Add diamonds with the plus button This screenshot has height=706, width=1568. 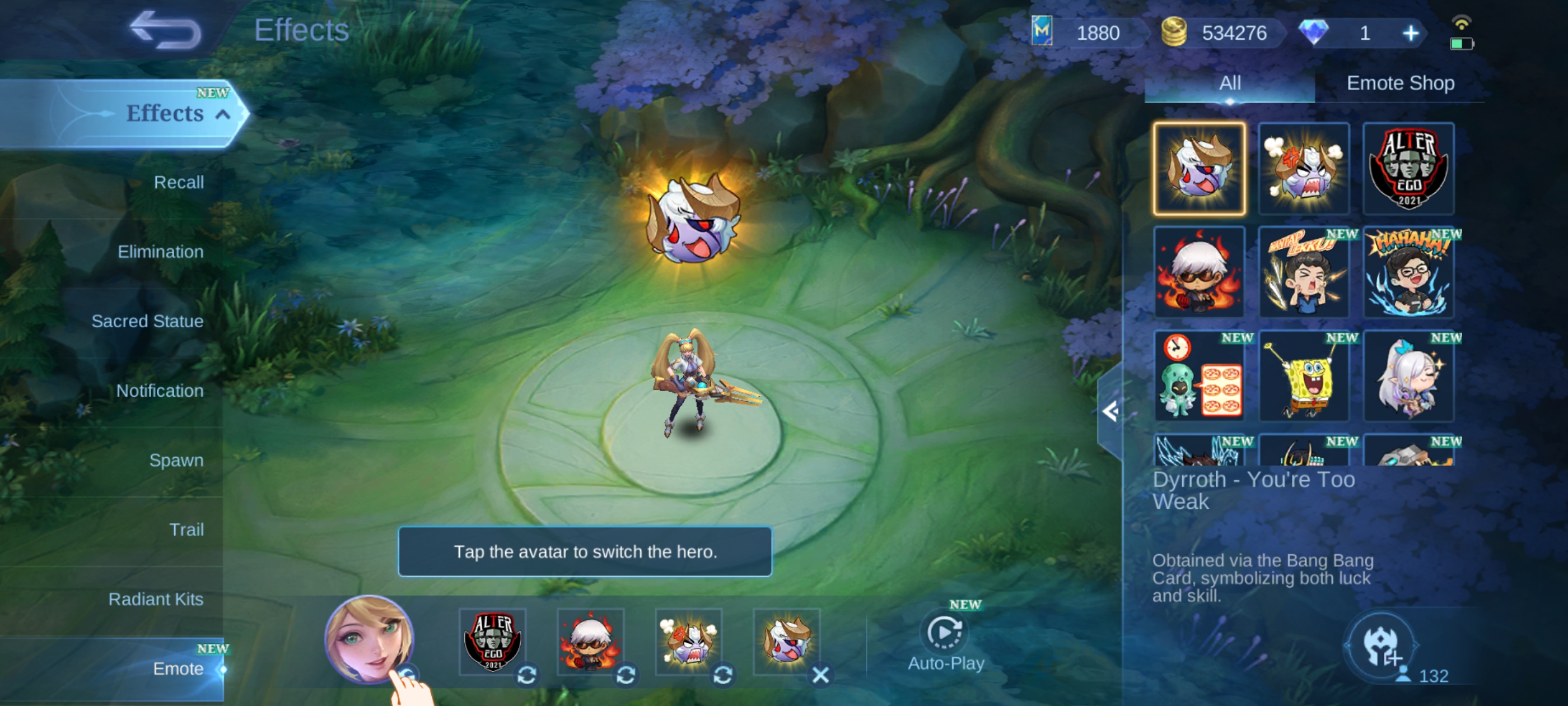coord(1410,33)
